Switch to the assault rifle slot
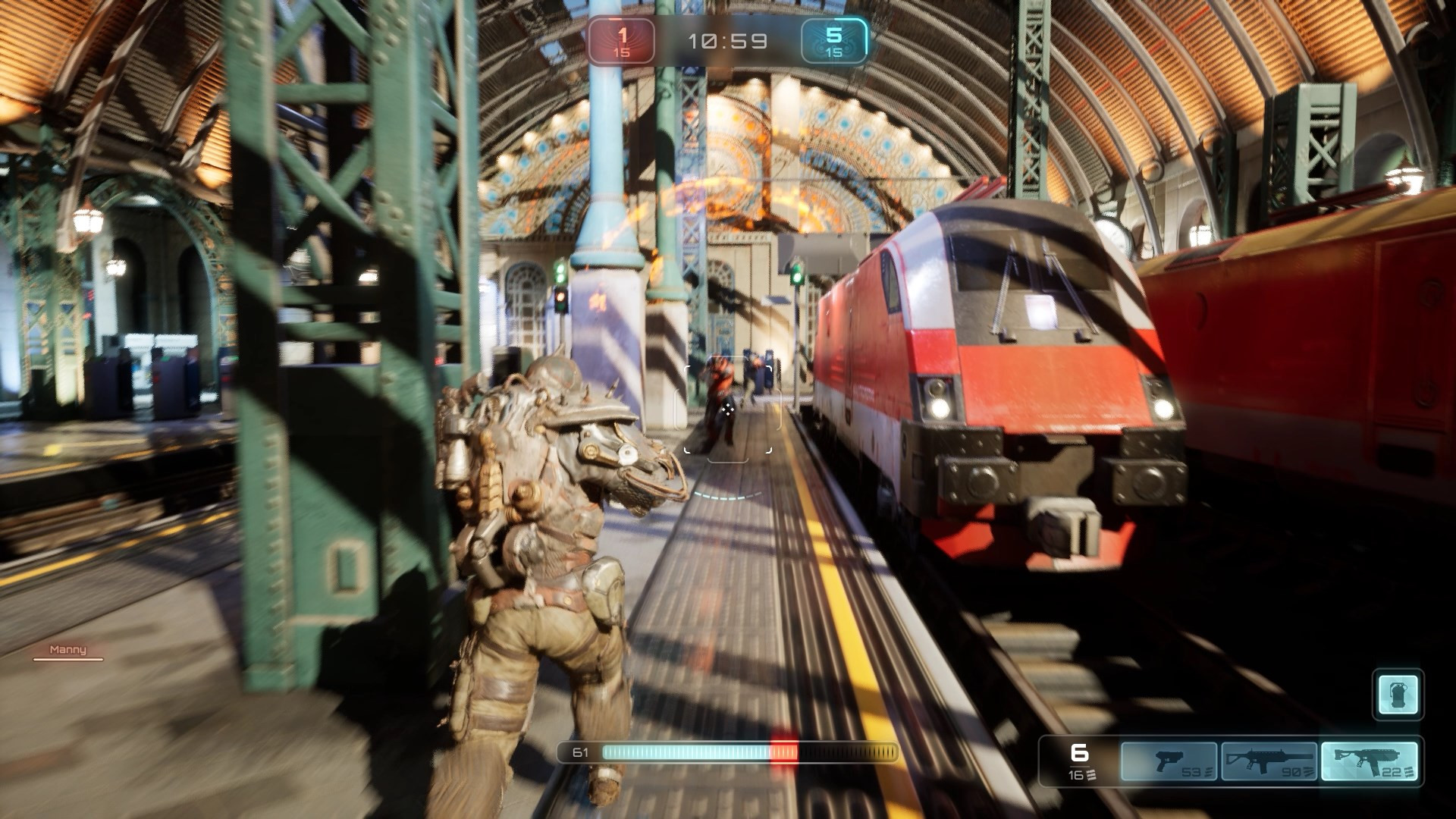 click(x=1269, y=761)
